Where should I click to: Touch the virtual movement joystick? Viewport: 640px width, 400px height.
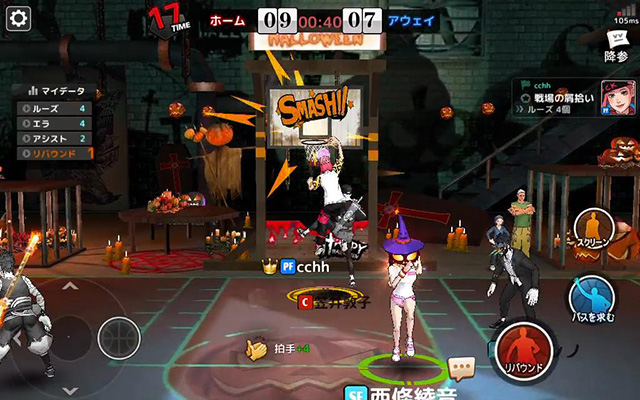118,337
